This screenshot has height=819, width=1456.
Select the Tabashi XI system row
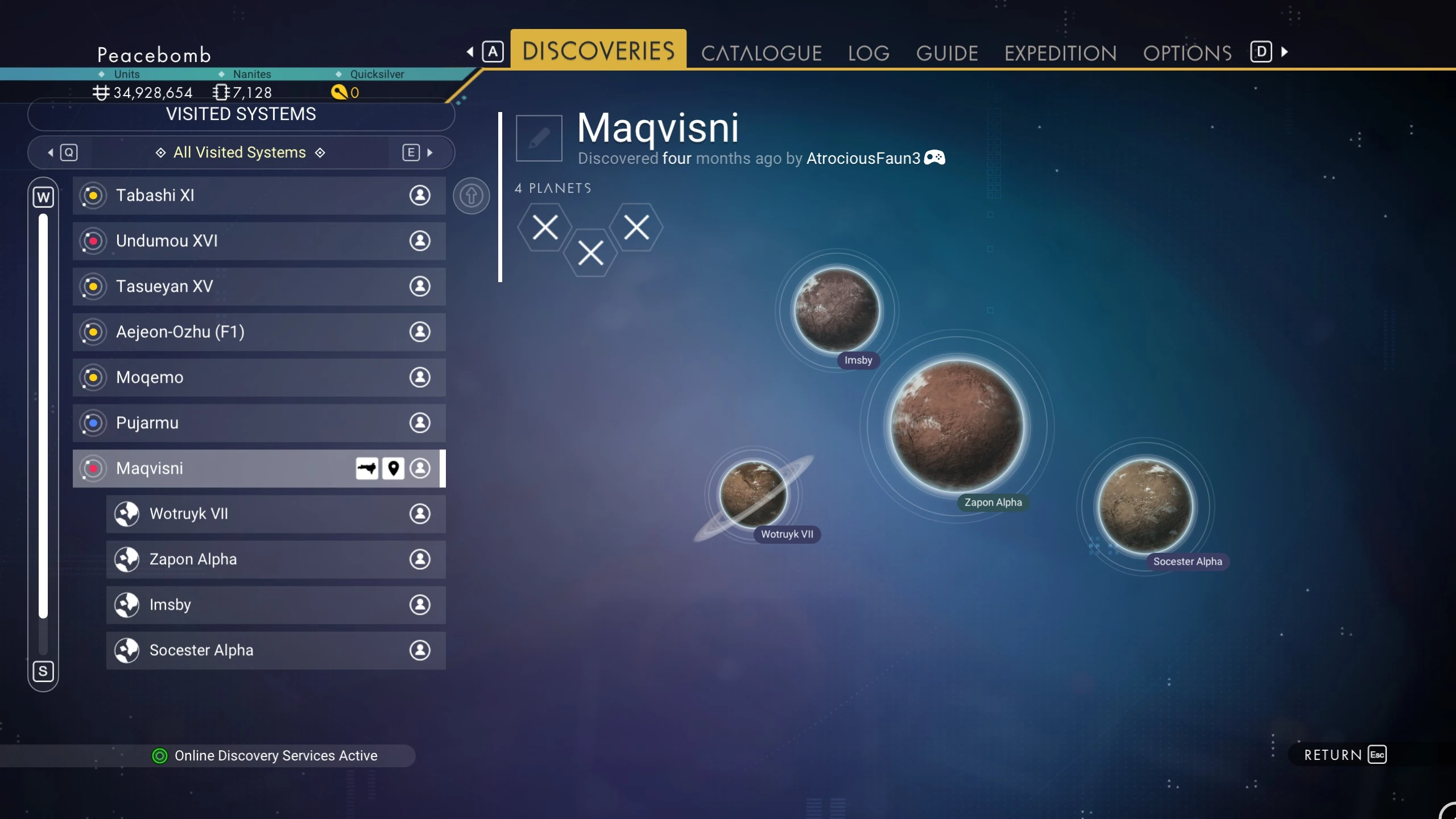click(x=259, y=195)
